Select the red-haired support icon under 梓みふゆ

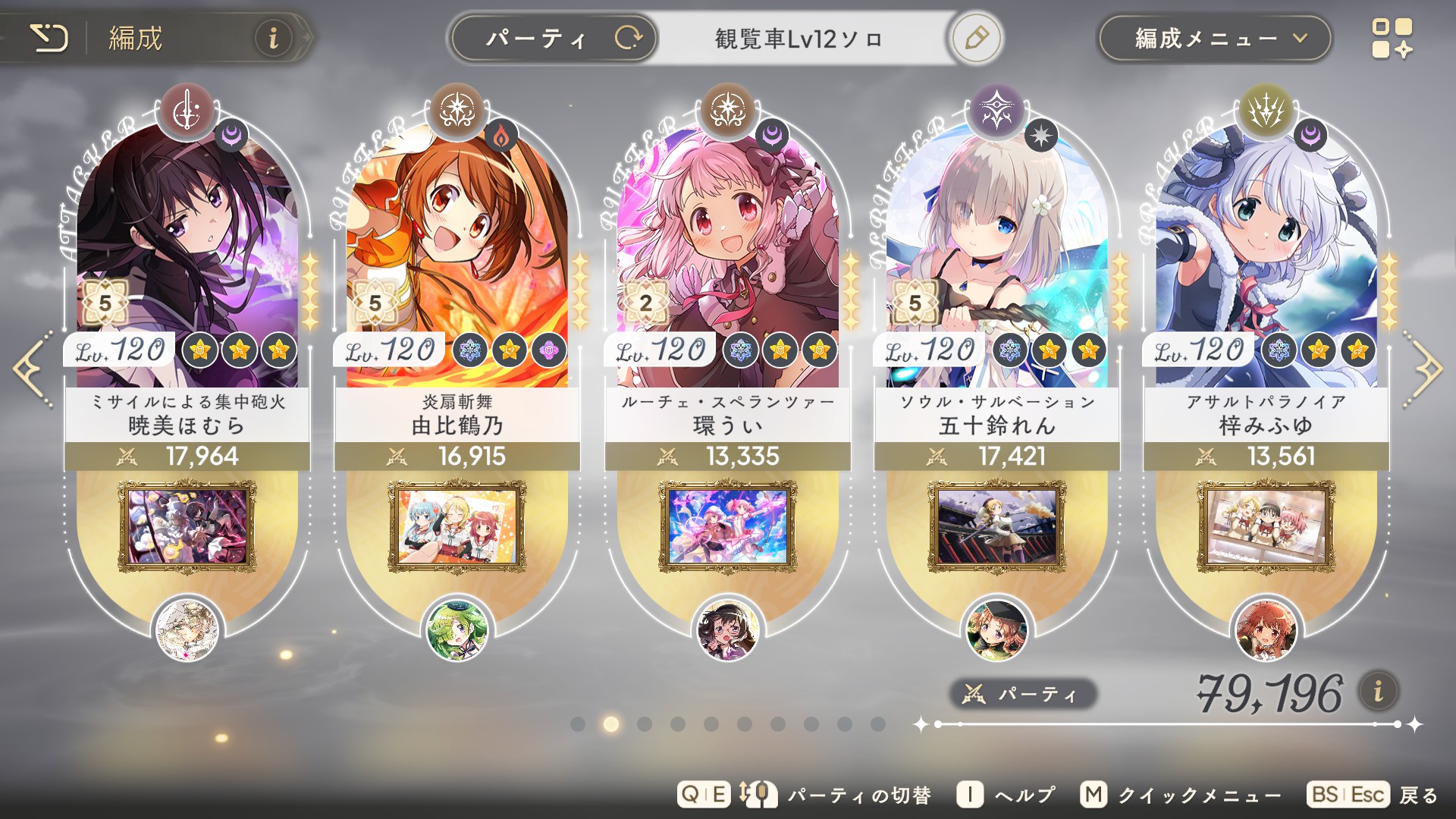click(1266, 630)
